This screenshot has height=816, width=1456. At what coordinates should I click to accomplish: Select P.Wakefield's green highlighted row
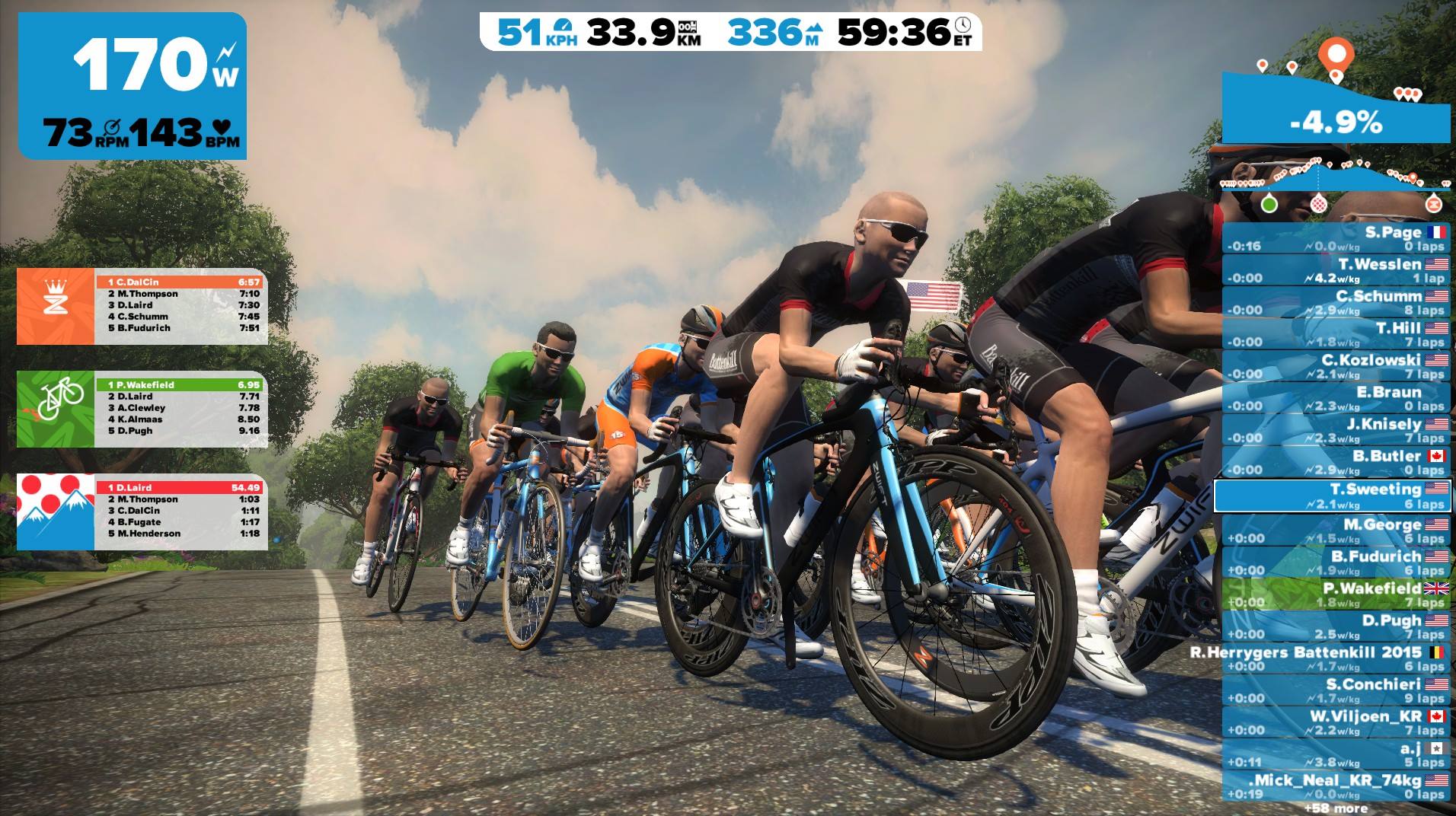pos(1336,594)
